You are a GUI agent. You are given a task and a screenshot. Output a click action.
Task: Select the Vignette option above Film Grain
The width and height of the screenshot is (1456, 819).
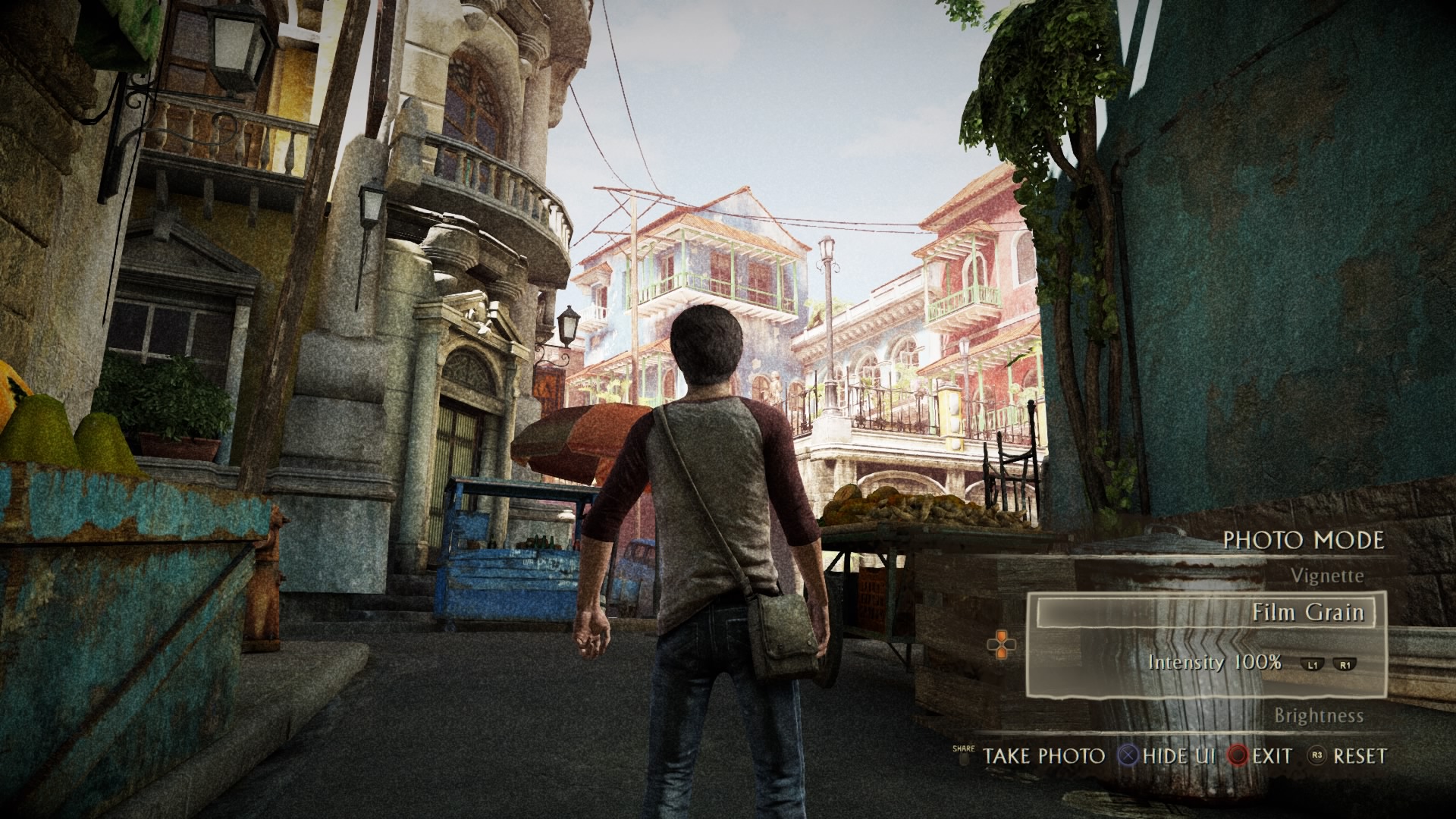[1326, 576]
